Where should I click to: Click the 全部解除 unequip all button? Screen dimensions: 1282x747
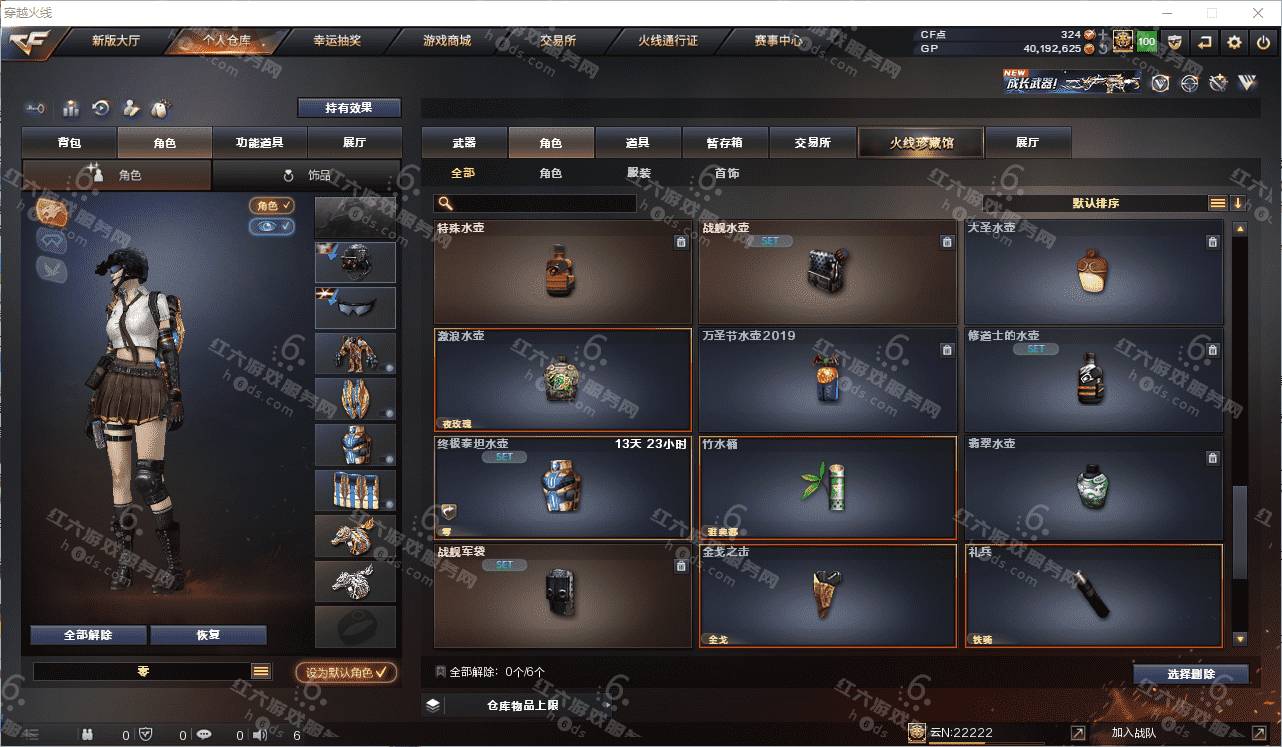click(88, 635)
